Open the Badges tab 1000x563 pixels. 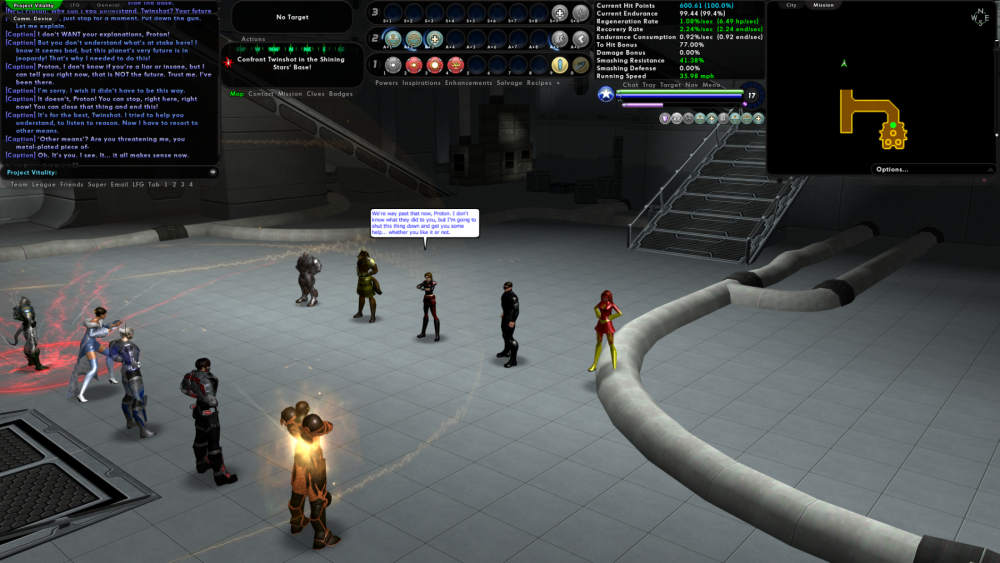click(x=341, y=94)
